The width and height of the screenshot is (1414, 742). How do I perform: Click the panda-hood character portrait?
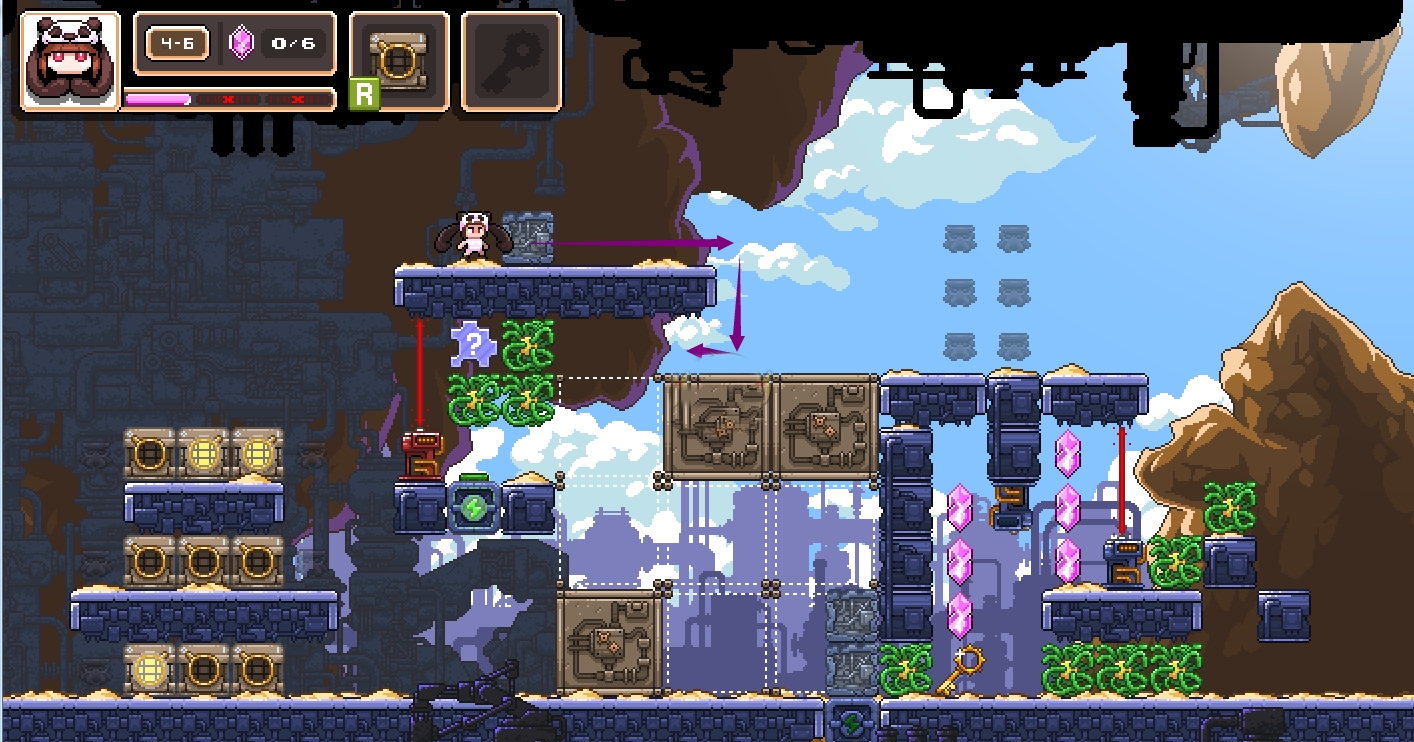(x=69, y=60)
